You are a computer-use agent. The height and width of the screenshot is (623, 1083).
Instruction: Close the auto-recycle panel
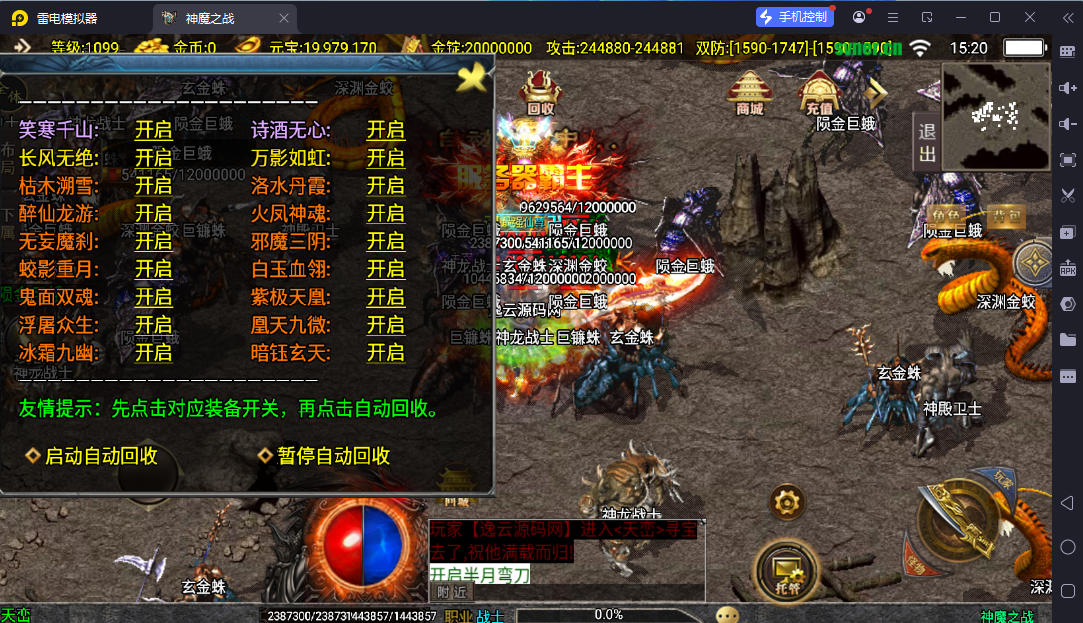[x=471, y=76]
